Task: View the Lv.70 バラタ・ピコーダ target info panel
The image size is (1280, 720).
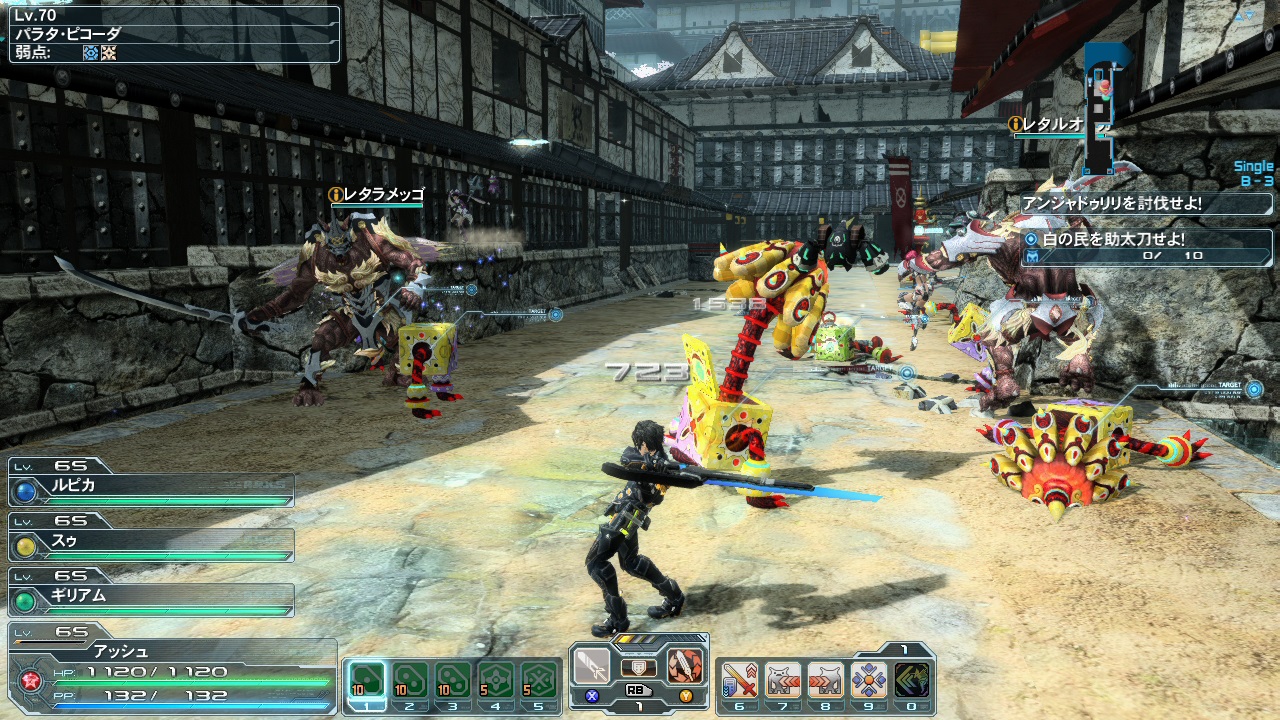Action: coord(174,34)
